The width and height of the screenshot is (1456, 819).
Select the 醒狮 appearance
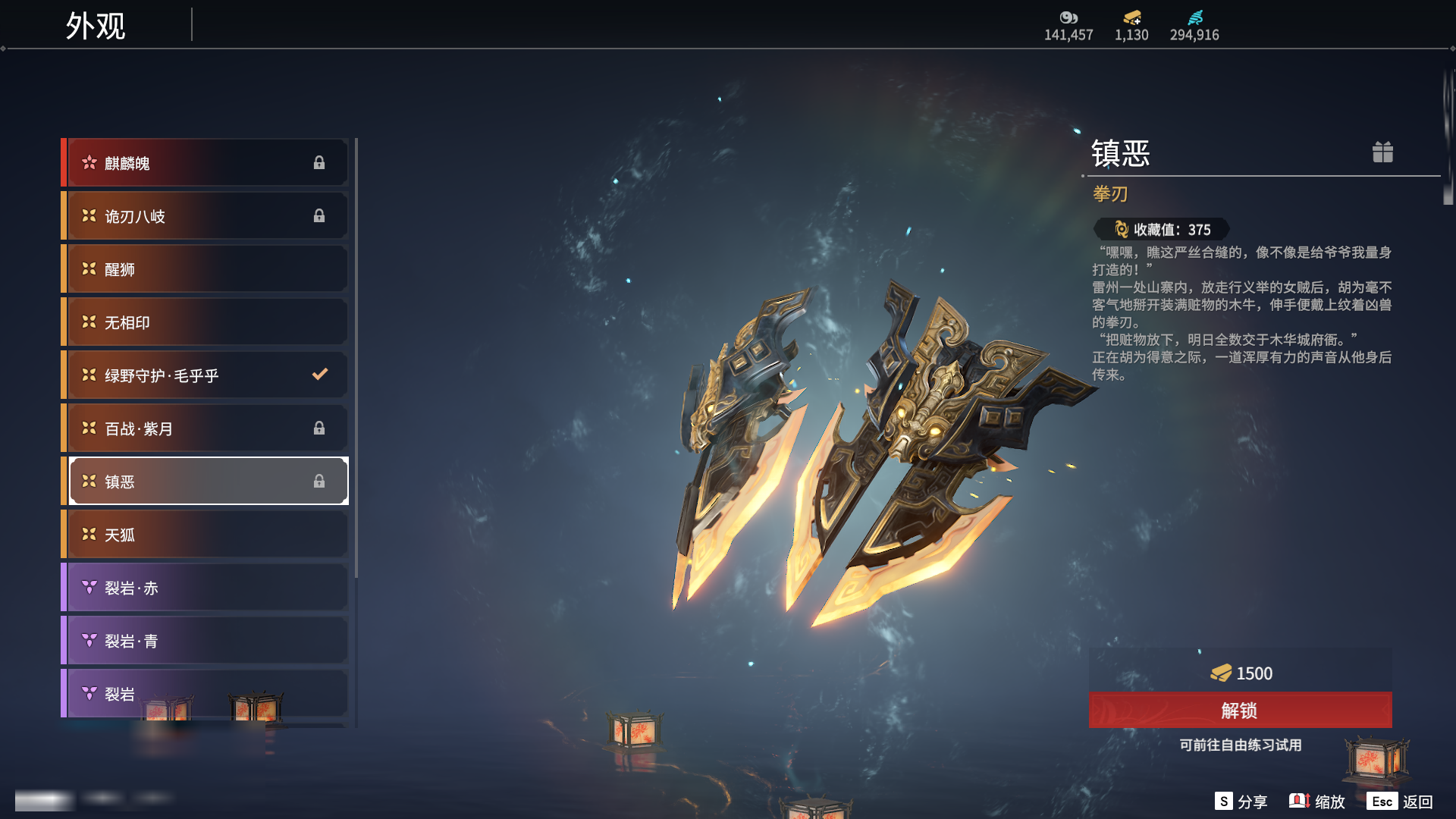(x=206, y=269)
